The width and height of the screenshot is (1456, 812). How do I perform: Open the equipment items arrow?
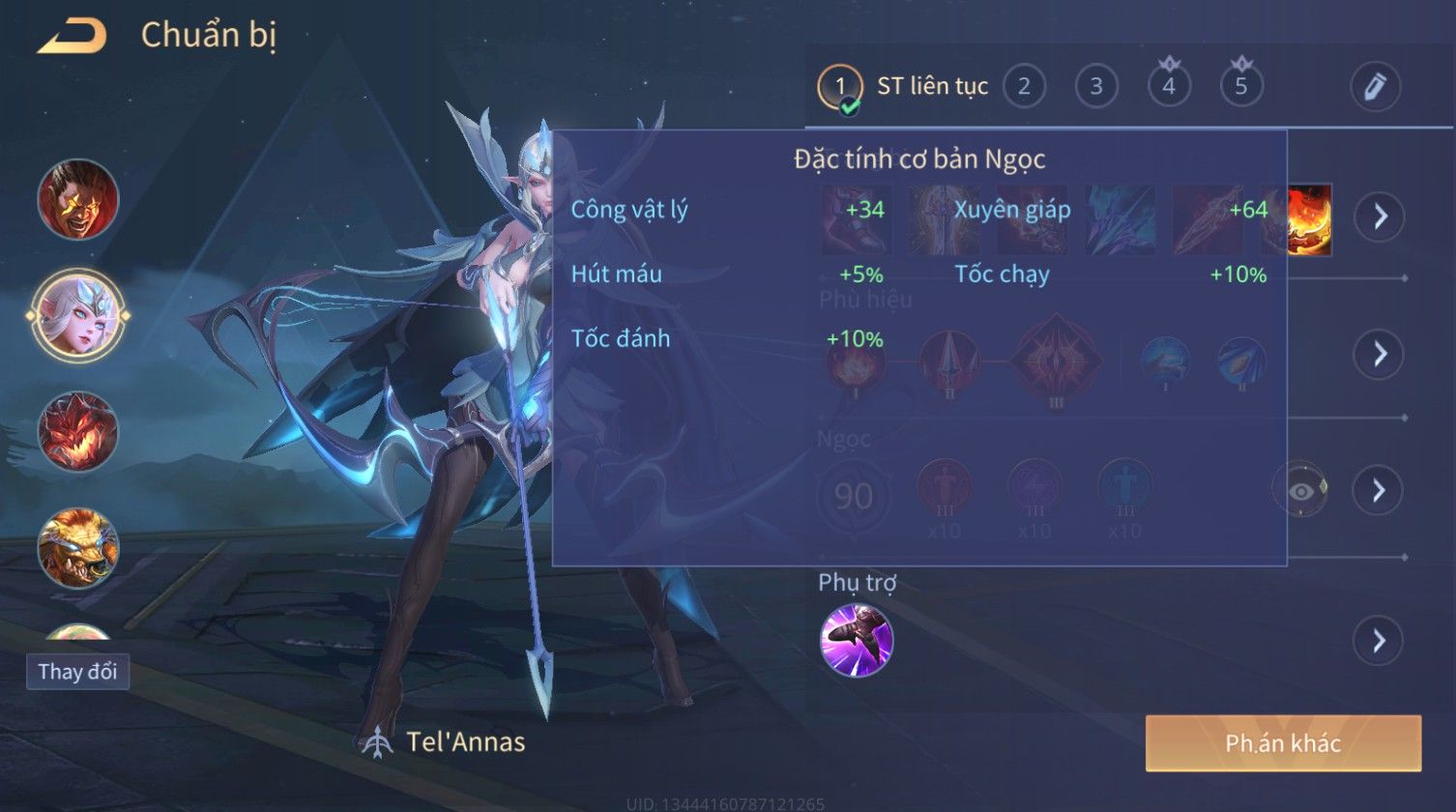pos(1378,217)
